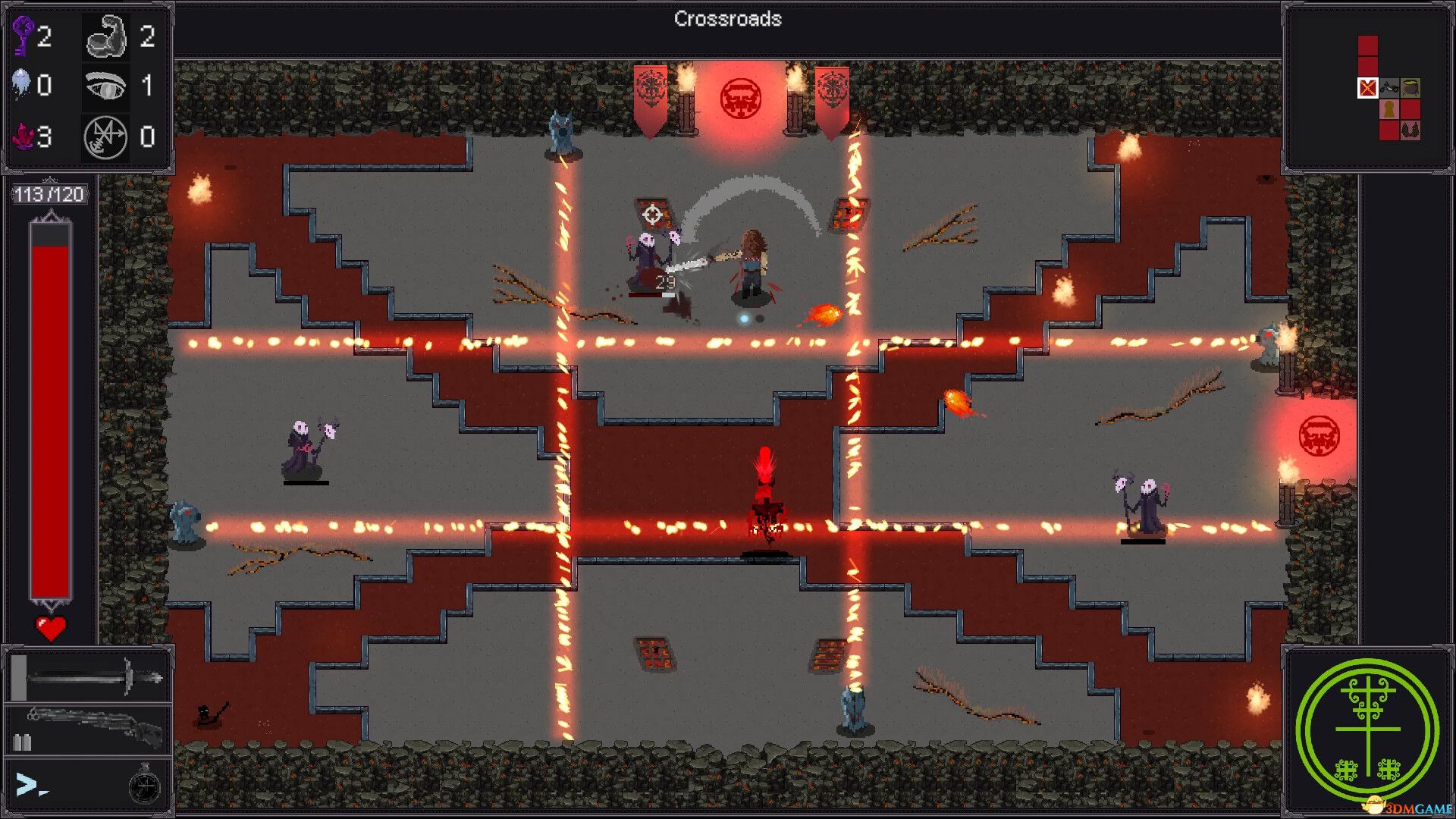Click the blue command prompt icon
The width and height of the screenshot is (1456, 819).
coord(30,785)
